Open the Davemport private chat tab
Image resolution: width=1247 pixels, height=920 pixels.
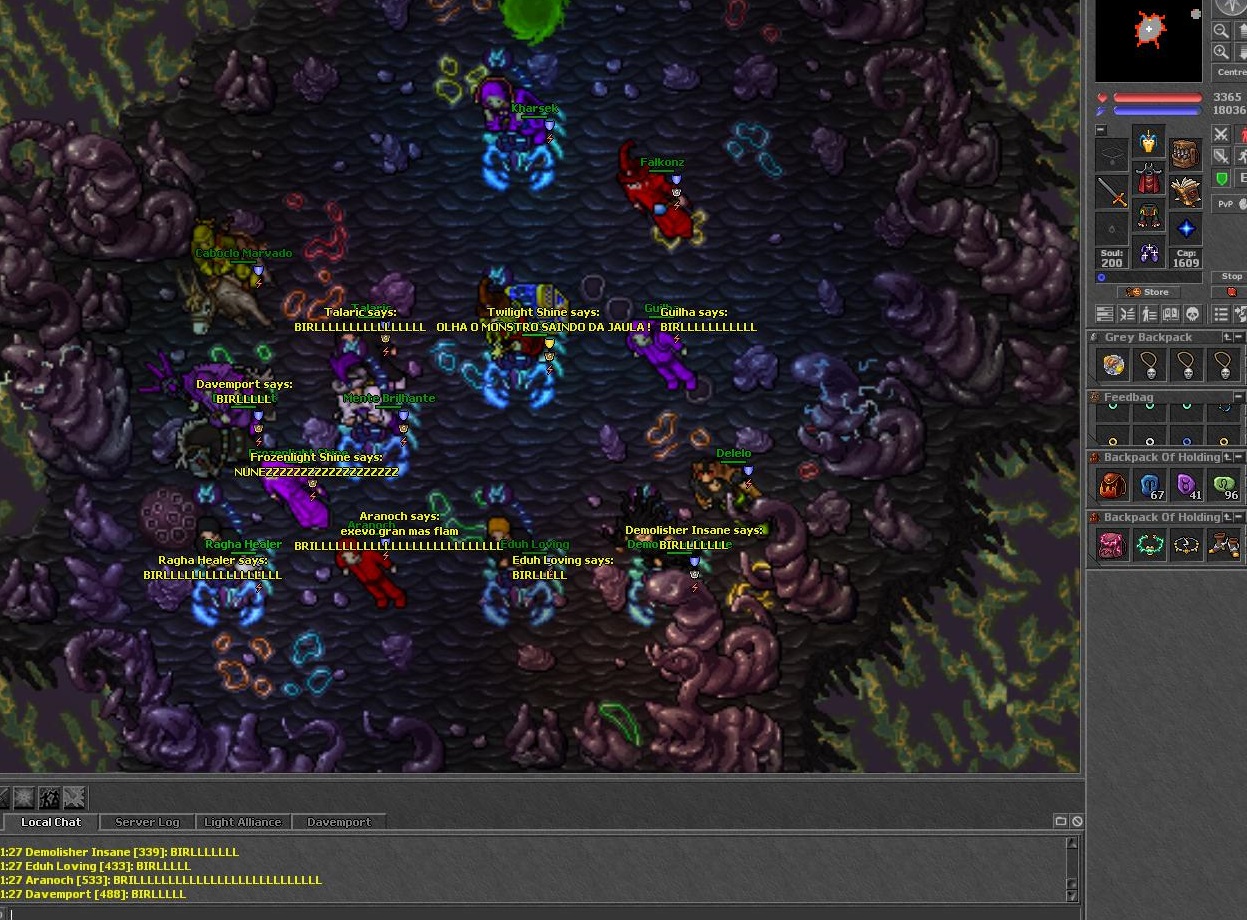point(338,822)
